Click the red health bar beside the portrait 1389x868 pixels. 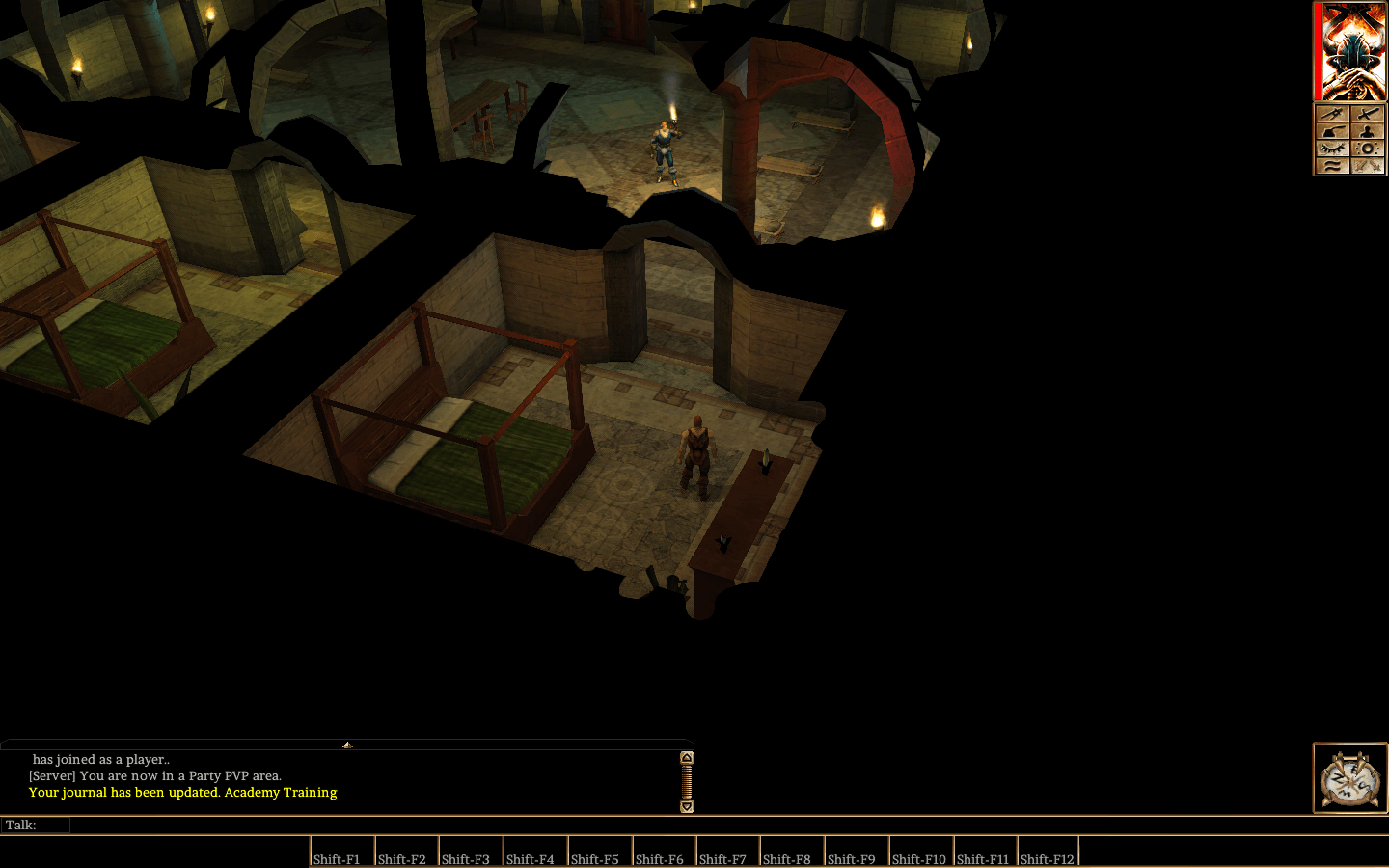pyautogui.click(x=1316, y=53)
